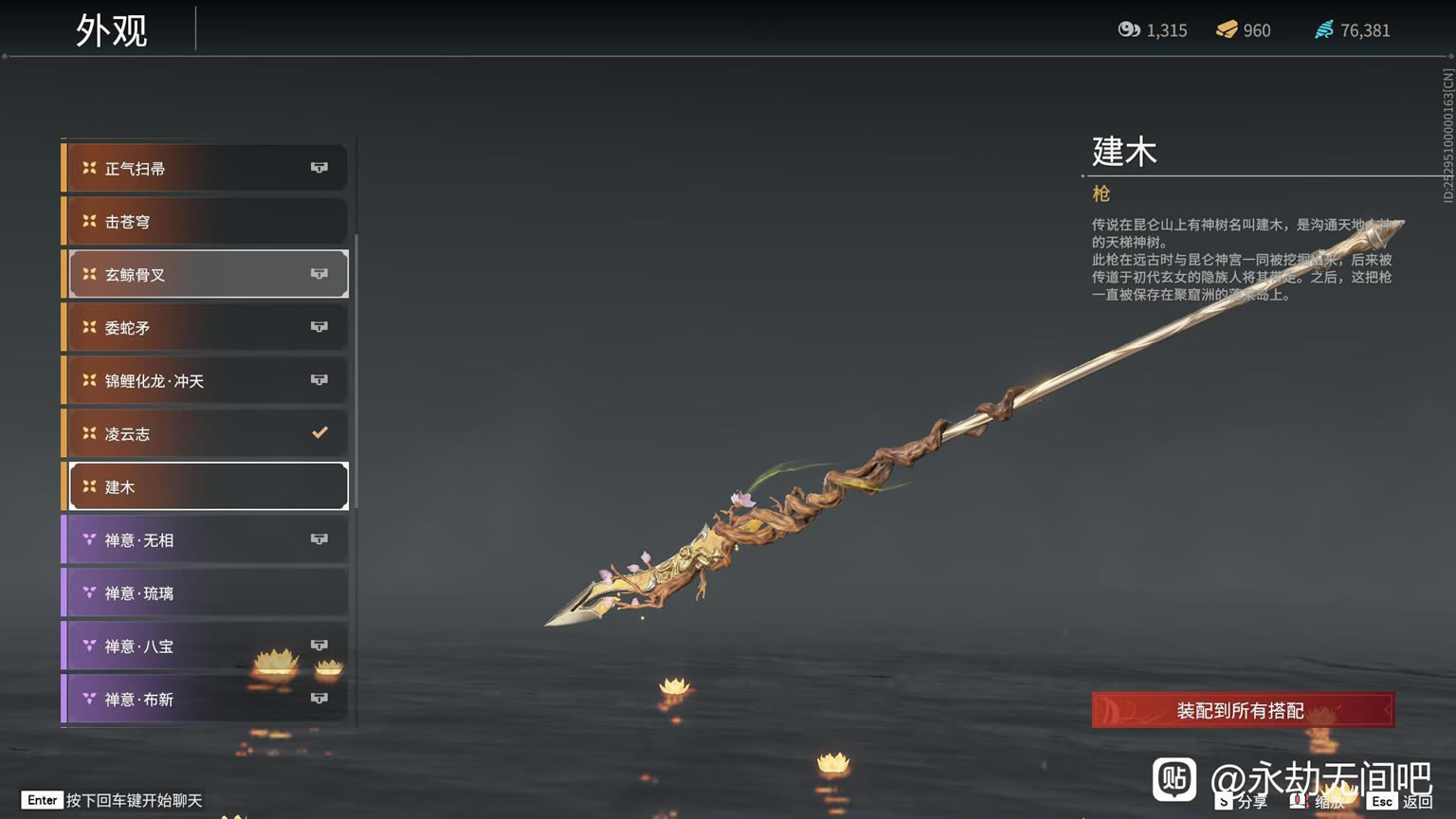Click the 装配到所有搭配 equip button
The width and height of the screenshot is (1456, 819).
coord(1242,710)
